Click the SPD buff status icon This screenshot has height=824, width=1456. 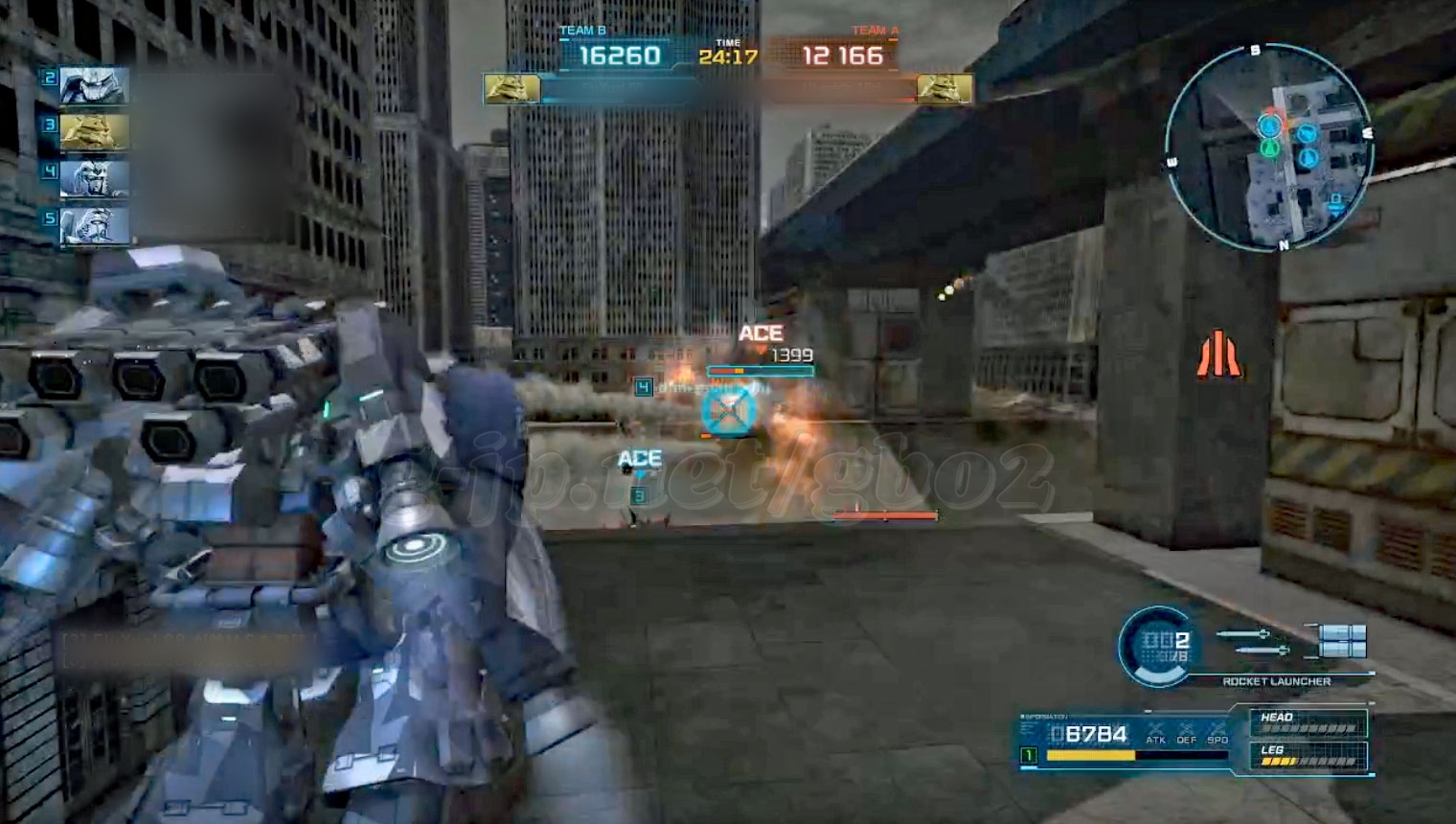(1217, 733)
